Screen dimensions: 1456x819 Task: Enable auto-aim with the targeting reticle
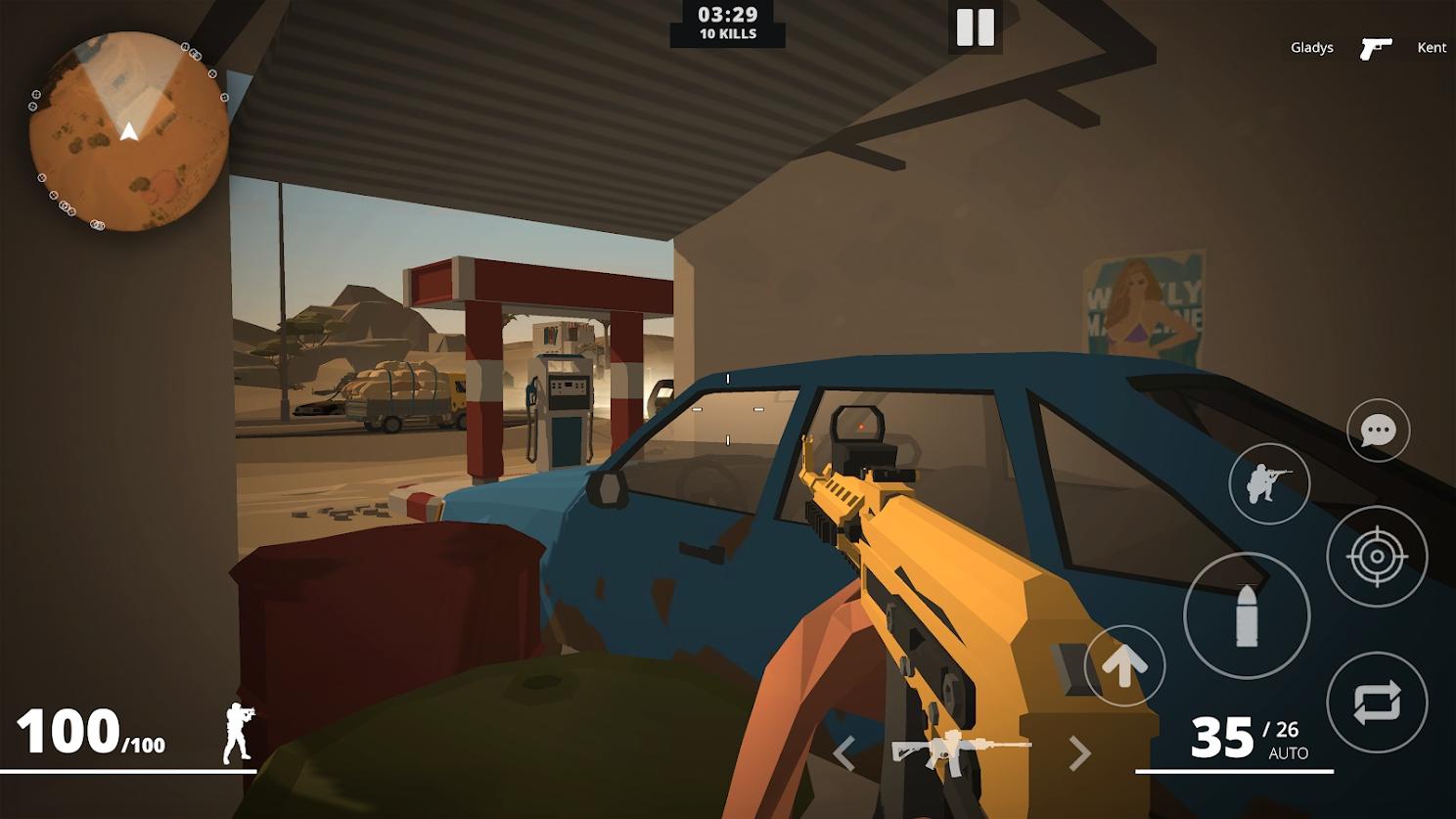[1380, 555]
